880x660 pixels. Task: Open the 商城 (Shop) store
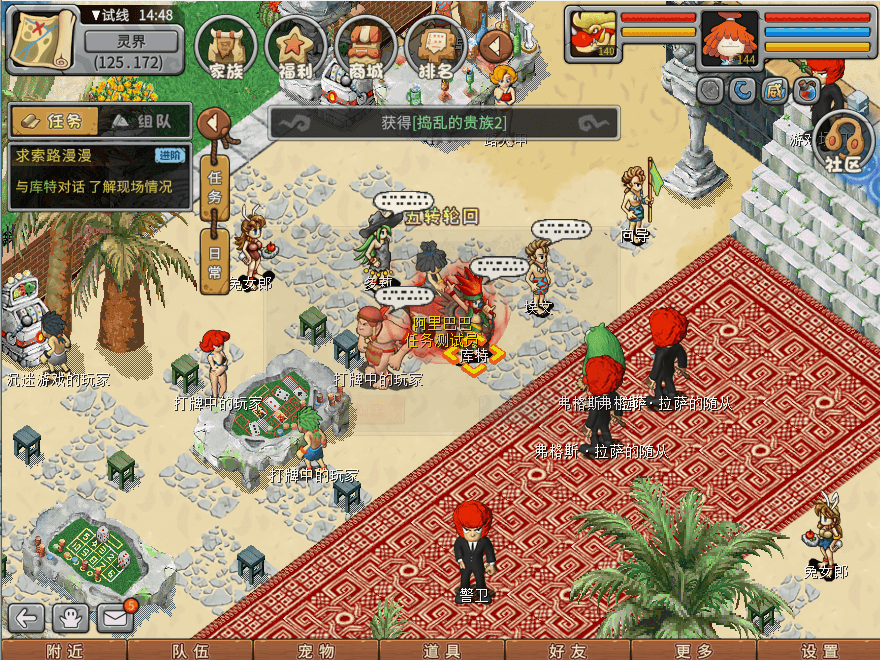click(x=366, y=47)
